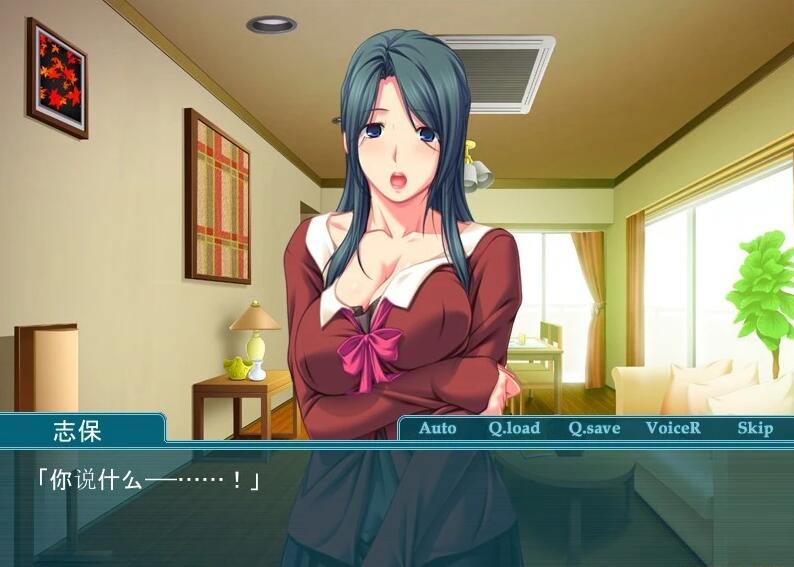794x567 pixels.
Task: Activate the Skip button
Action: [755, 428]
